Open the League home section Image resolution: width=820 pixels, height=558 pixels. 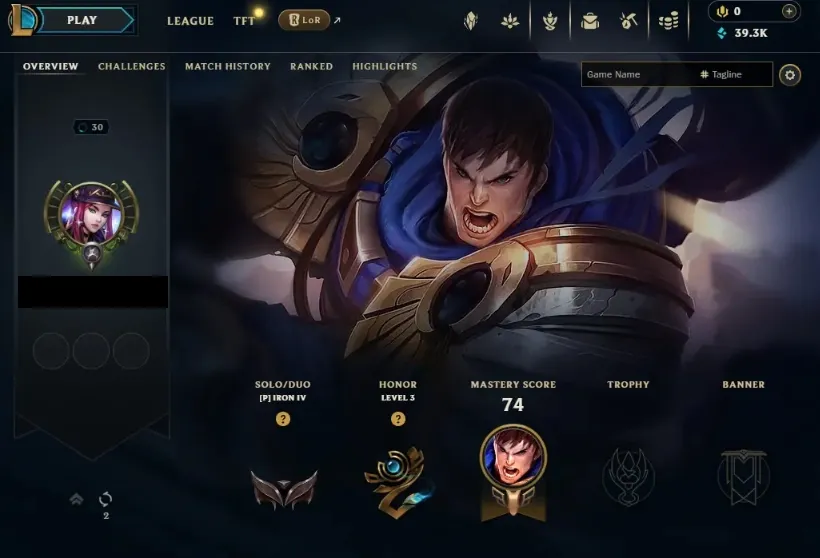pos(190,21)
